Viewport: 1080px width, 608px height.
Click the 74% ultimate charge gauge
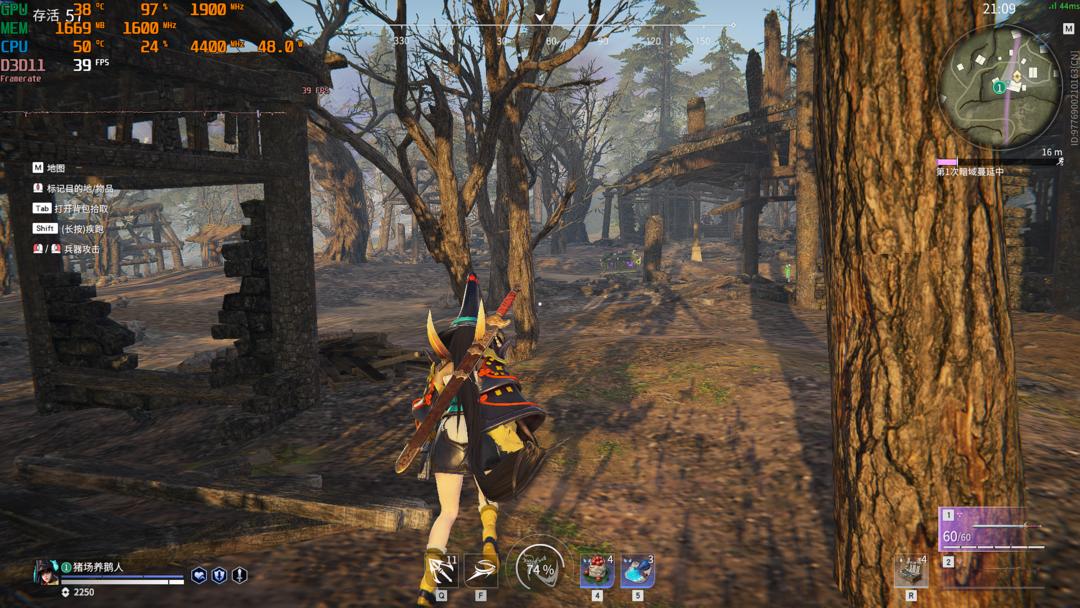pos(539,570)
